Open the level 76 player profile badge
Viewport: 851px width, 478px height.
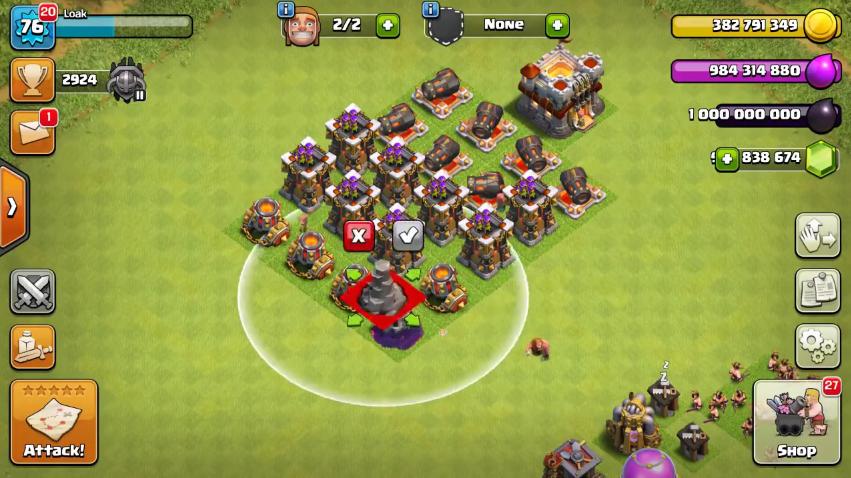(x=30, y=26)
